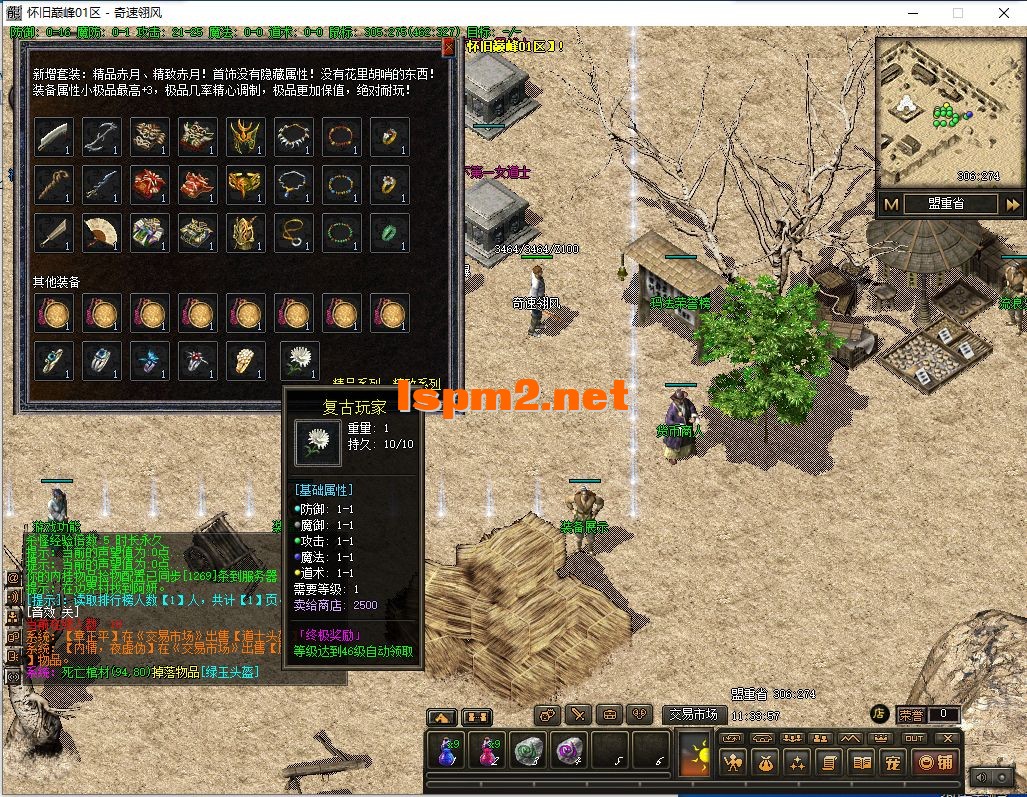Pick the bone-tooth necklace item
Viewport: 1027px width, 797px height.
coord(294,135)
